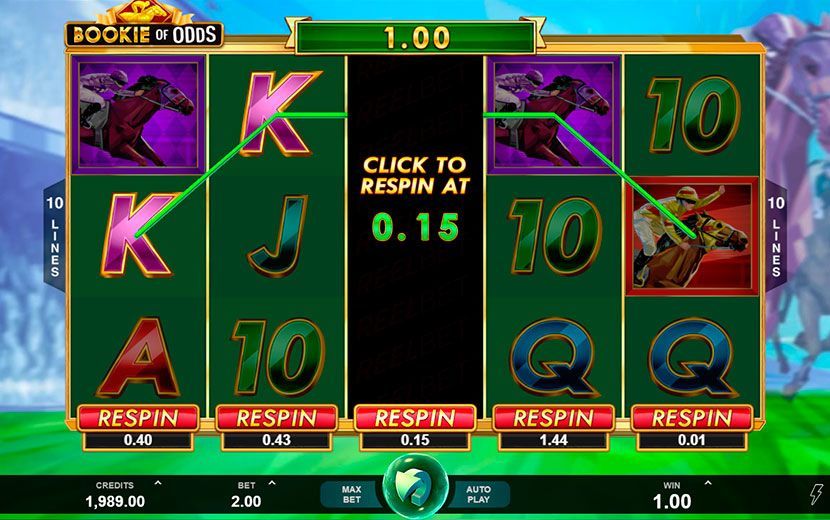Select the Max Bet button

tap(350, 494)
